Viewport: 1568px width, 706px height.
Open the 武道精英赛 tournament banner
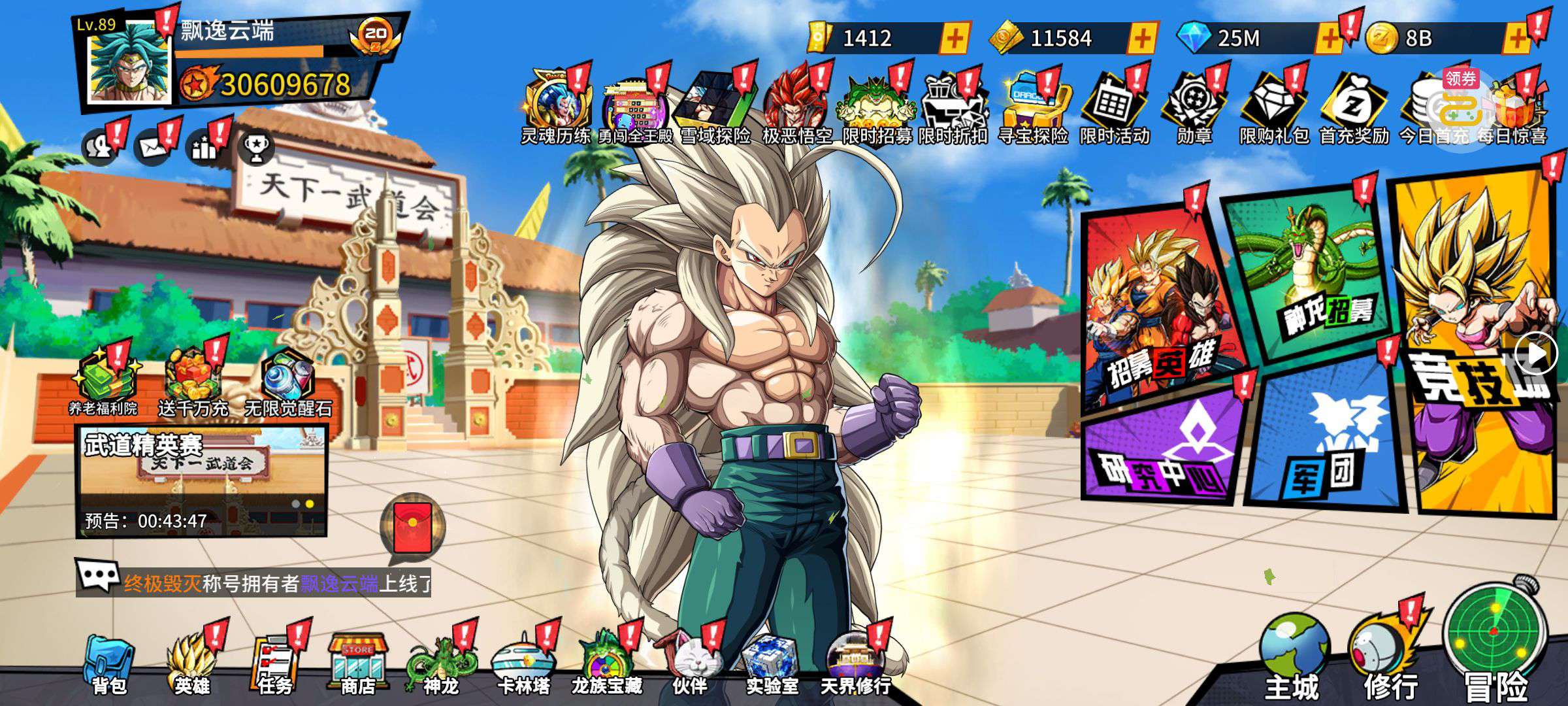[201, 480]
